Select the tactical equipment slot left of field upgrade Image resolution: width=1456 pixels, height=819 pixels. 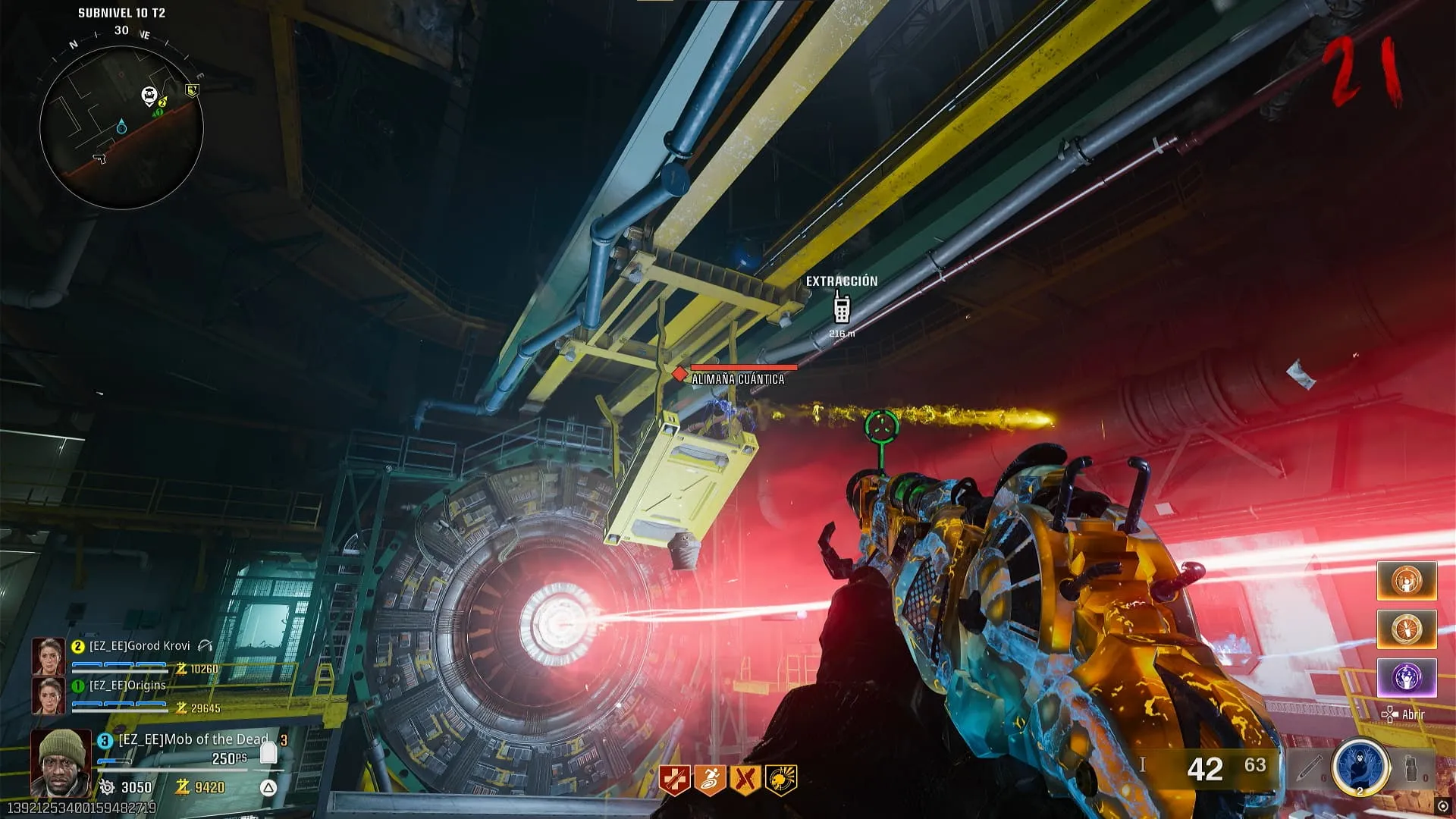(x=1310, y=767)
